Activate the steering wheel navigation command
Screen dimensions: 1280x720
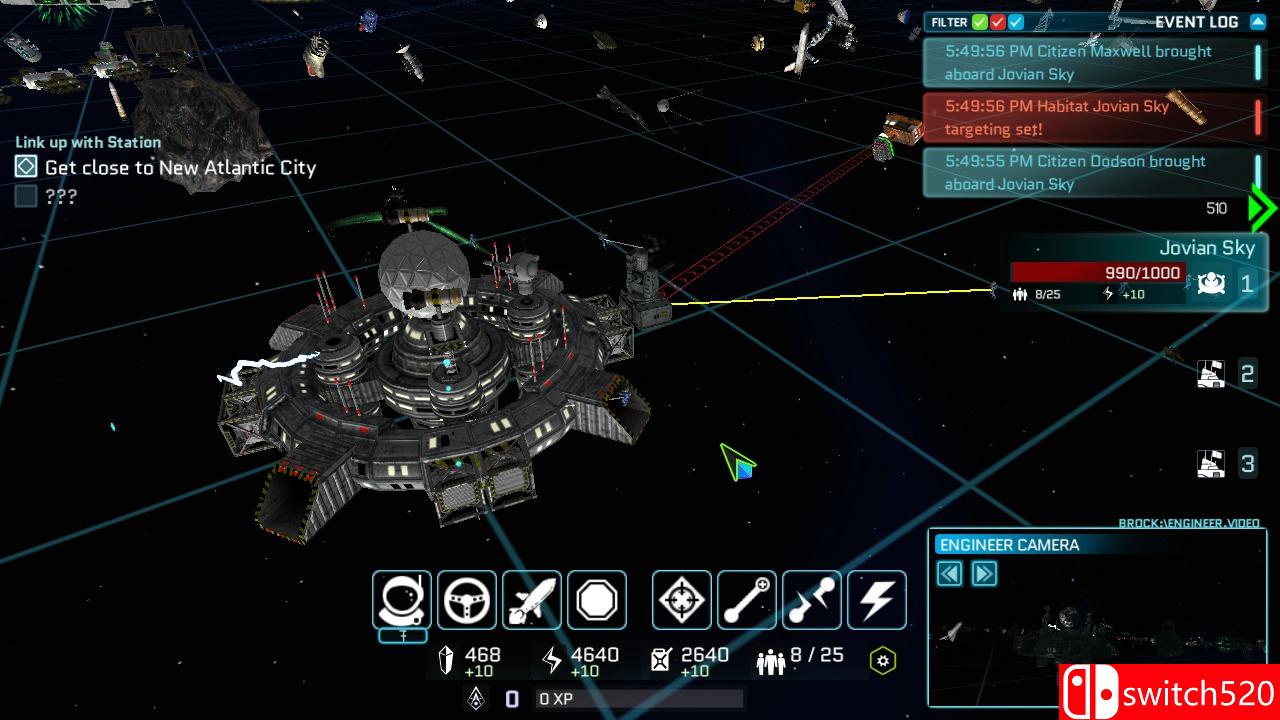[x=467, y=600]
